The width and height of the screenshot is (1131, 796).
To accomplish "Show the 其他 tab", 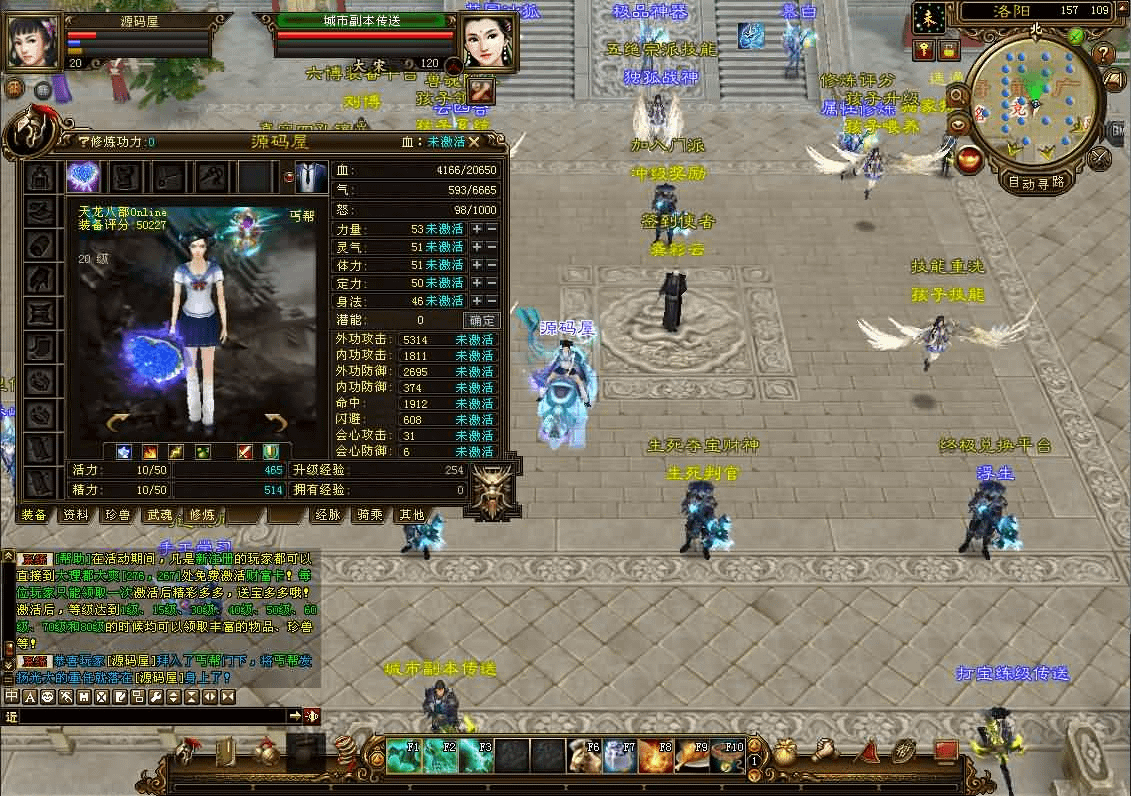I will pos(411,515).
